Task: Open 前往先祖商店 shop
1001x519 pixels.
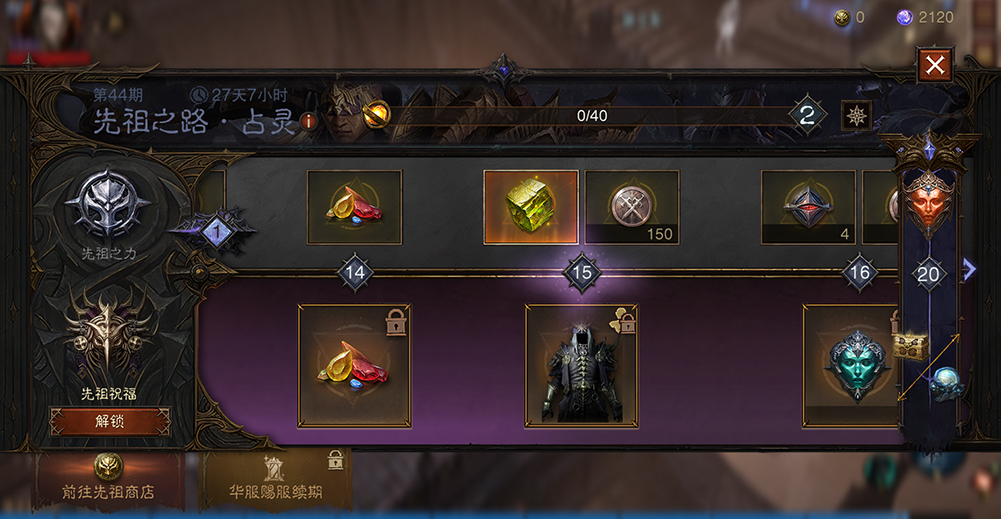Action: [x=109, y=480]
